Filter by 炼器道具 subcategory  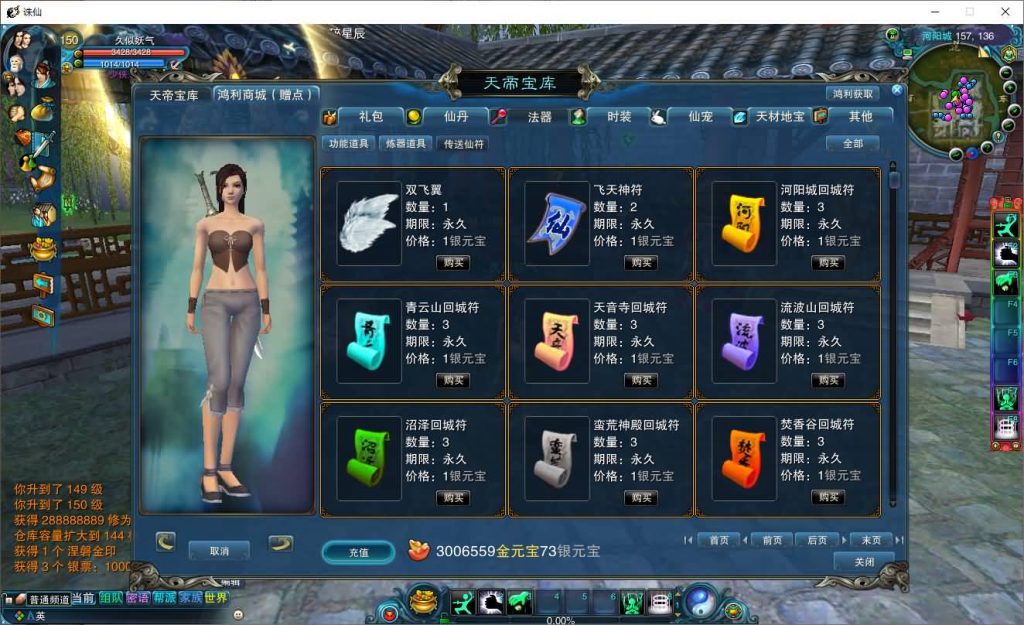pos(406,144)
